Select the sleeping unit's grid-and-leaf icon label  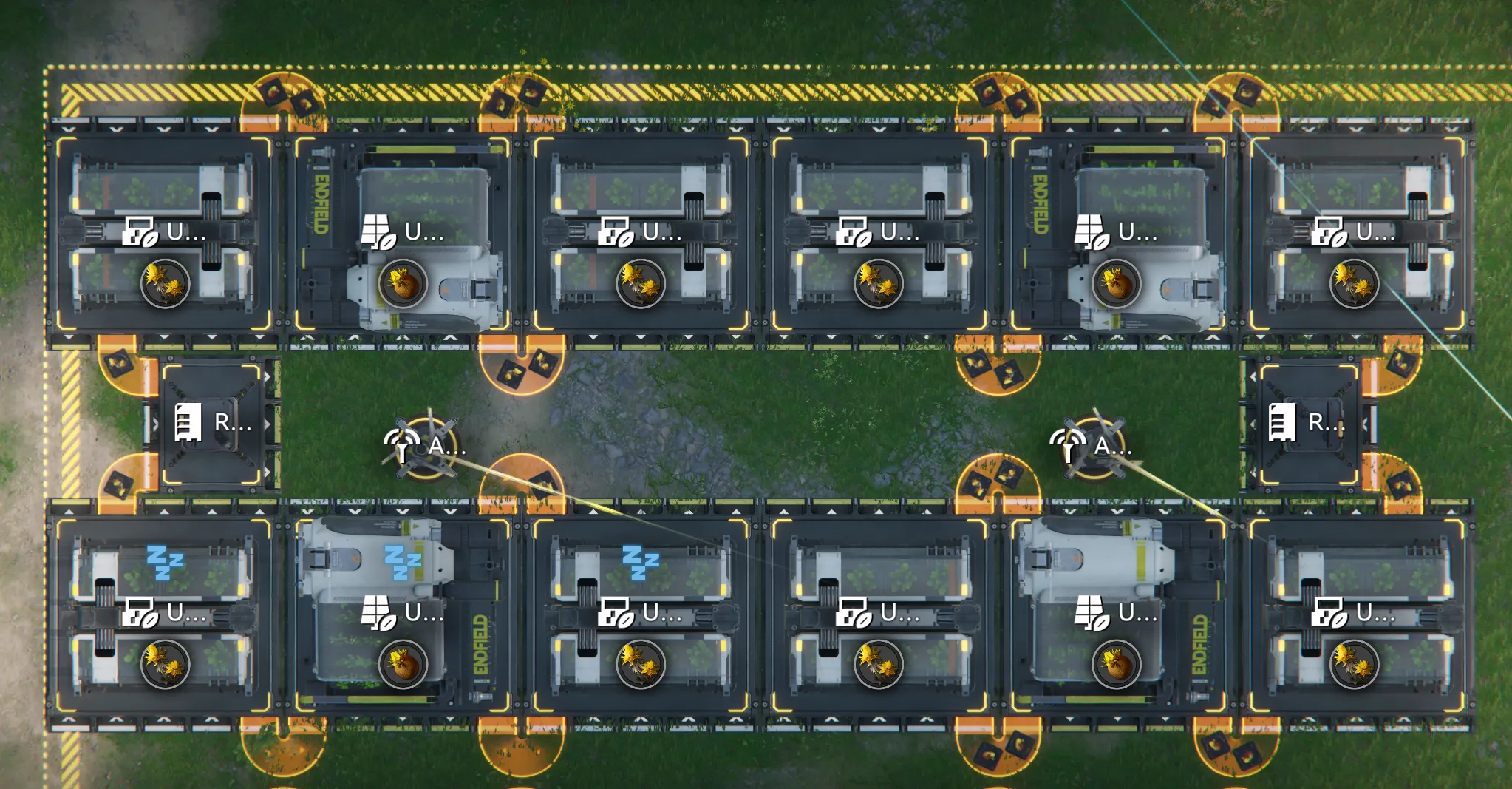[378, 613]
